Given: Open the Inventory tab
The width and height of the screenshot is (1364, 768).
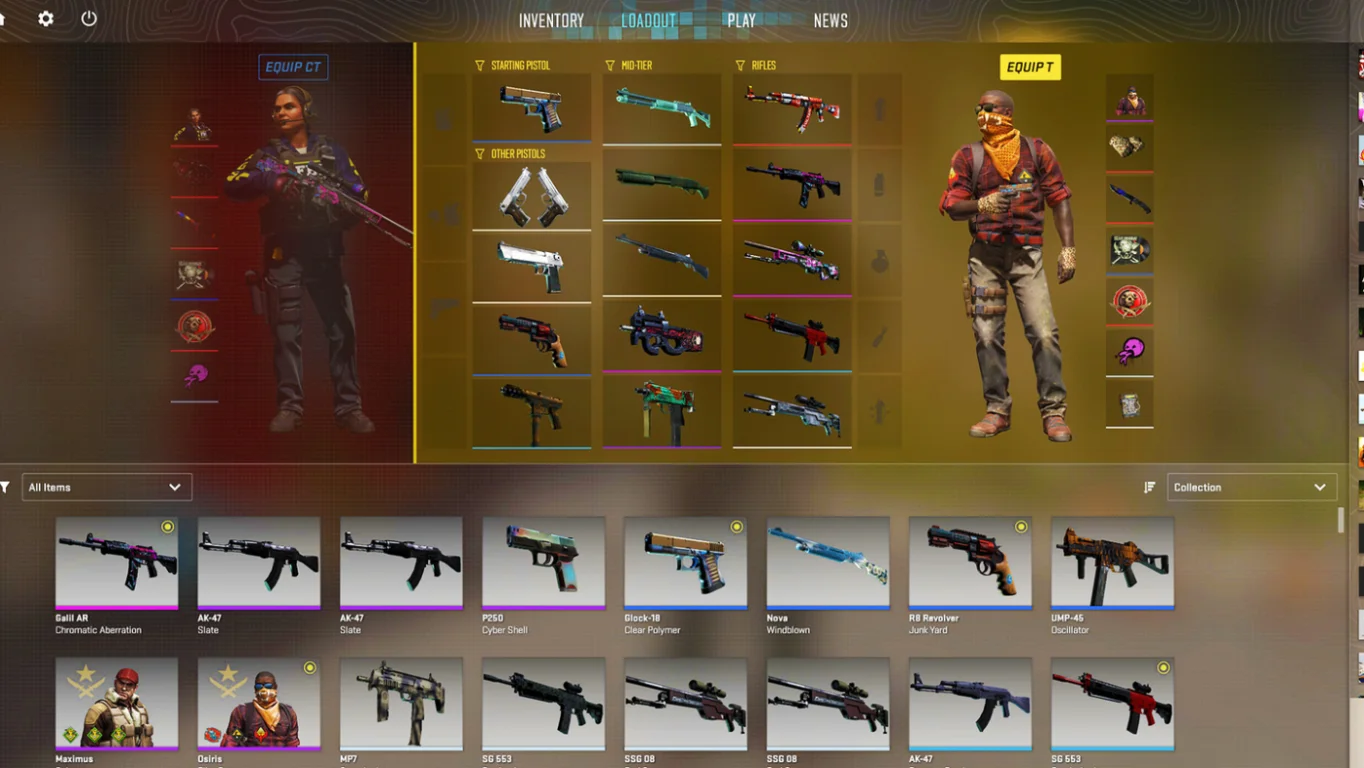Looking at the screenshot, I should (551, 21).
